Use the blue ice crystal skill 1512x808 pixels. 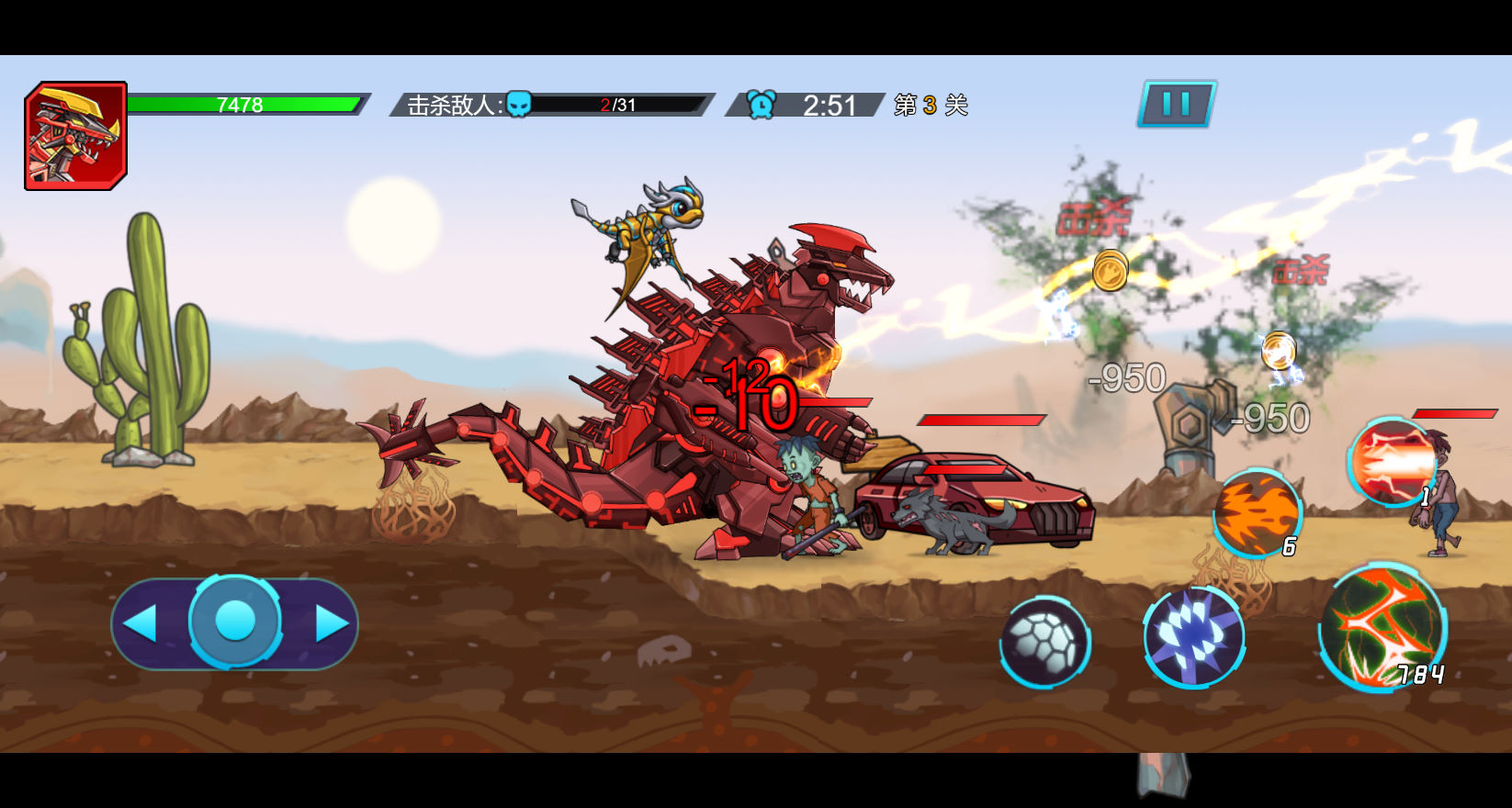click(1193, 636)
